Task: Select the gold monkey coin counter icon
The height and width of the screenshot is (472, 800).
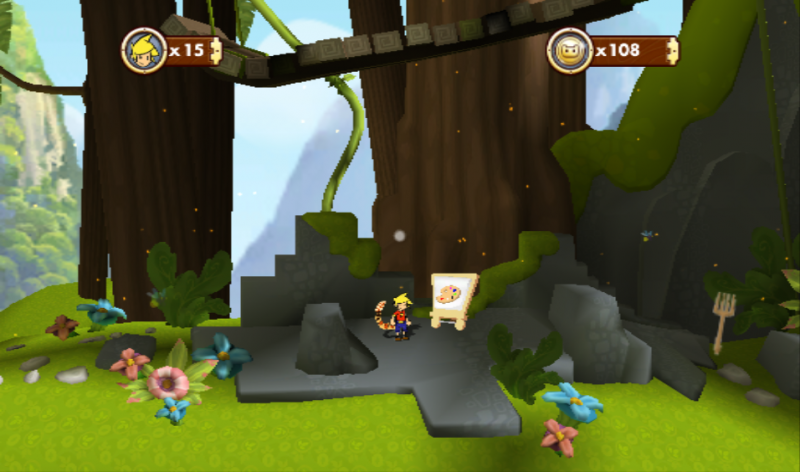Action: (570, 50)
